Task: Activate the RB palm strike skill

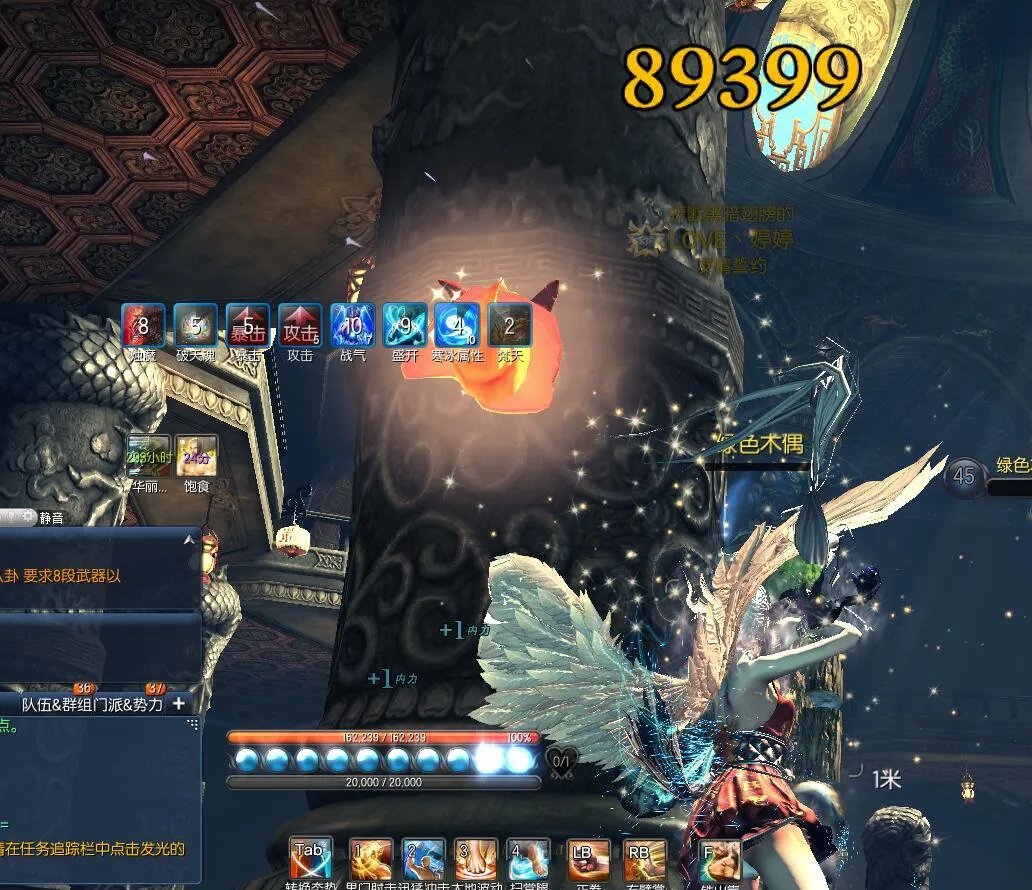Action: [643, 859]
